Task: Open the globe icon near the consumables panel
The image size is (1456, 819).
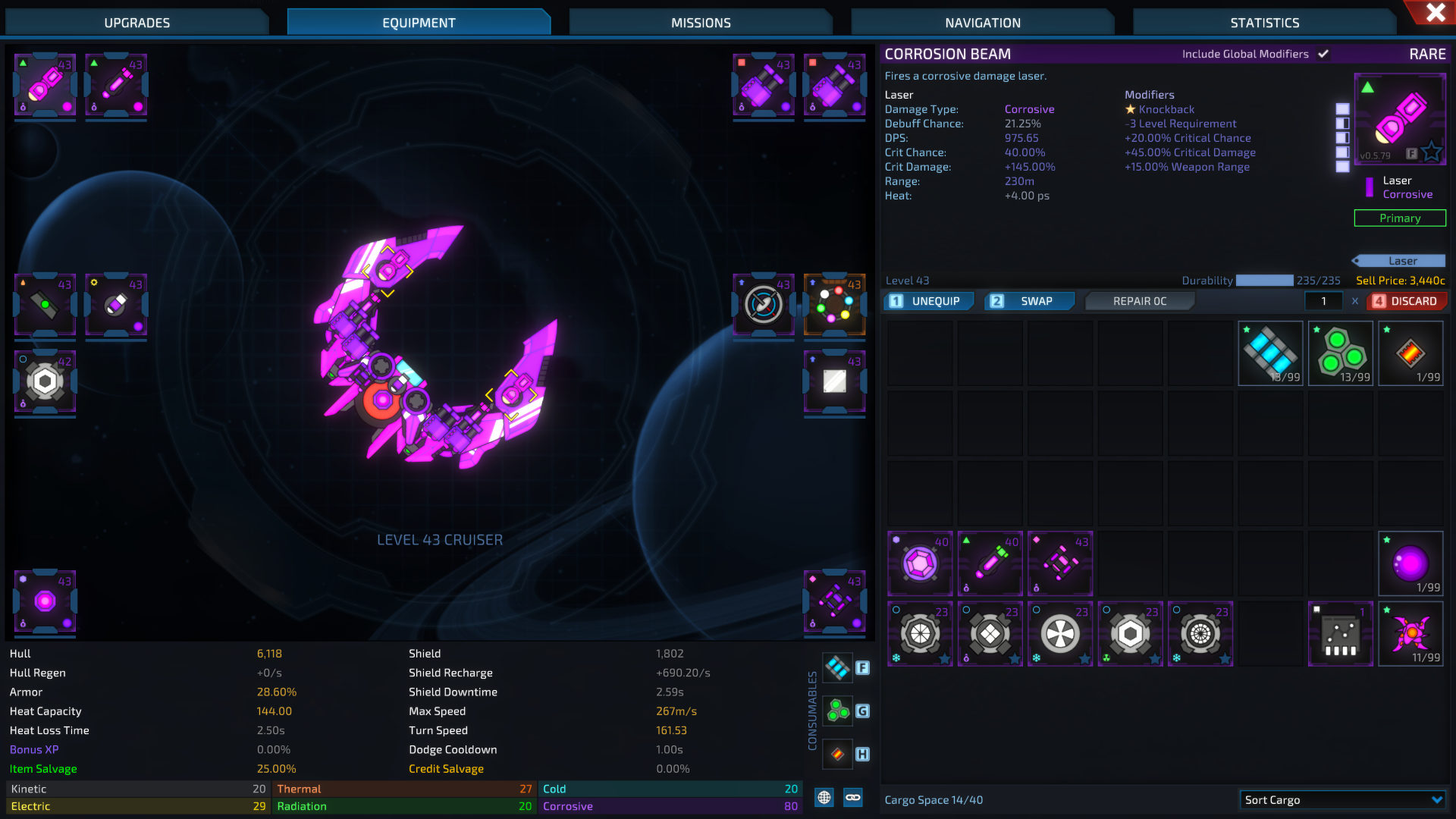Action: pyautogui.click(x=823, y=798)
